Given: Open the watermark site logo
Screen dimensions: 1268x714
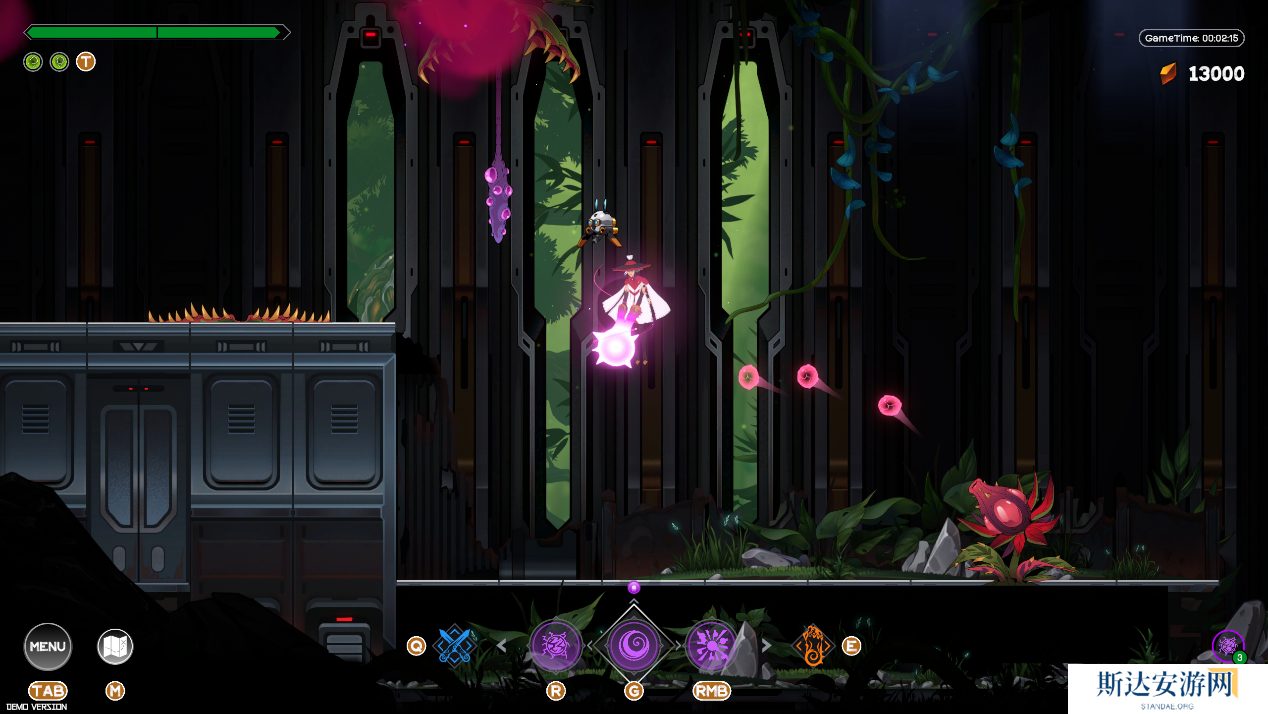Looking at the screenshot, I should click(1167, 688).
